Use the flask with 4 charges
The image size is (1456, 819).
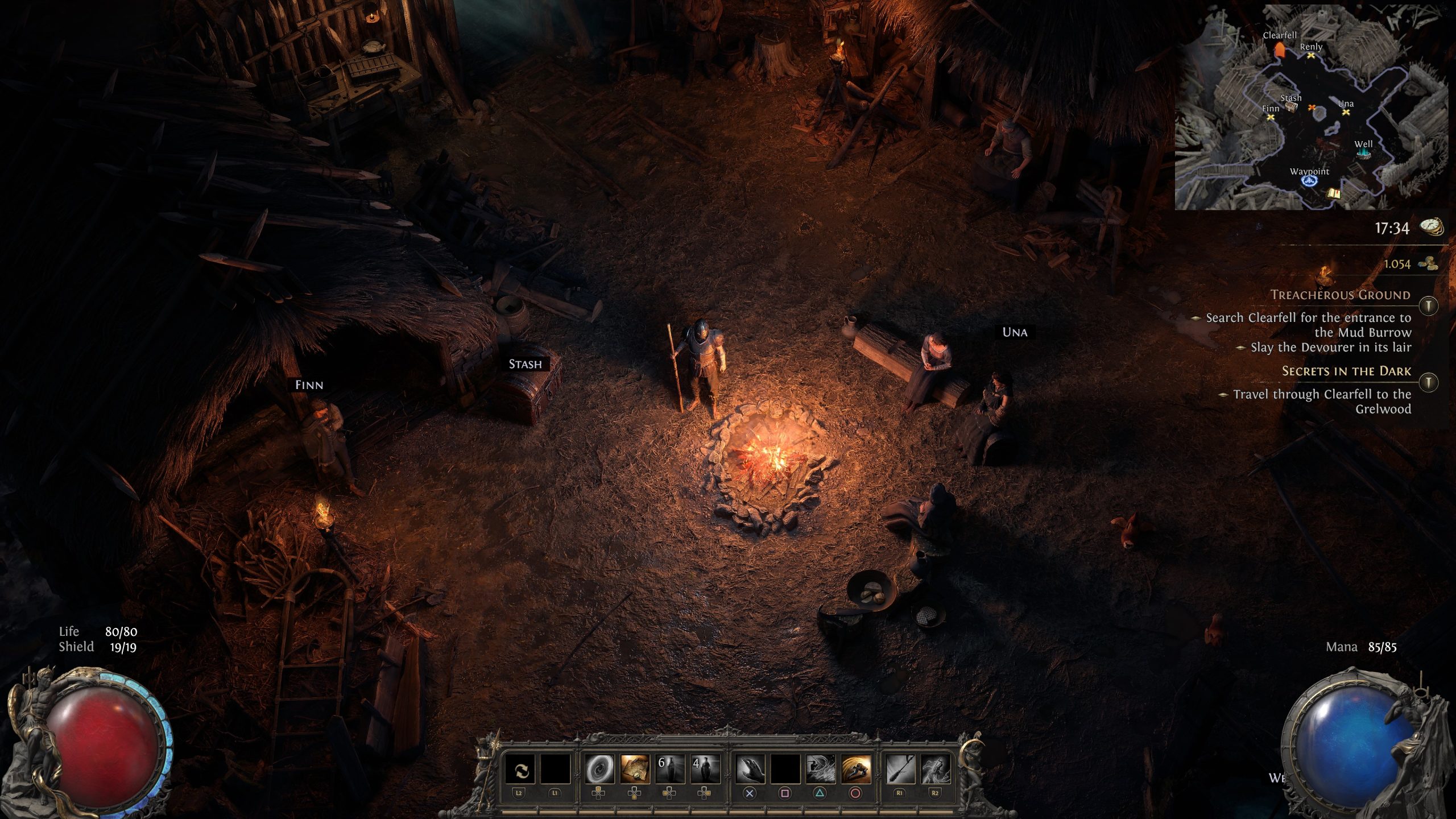(705, 770)
